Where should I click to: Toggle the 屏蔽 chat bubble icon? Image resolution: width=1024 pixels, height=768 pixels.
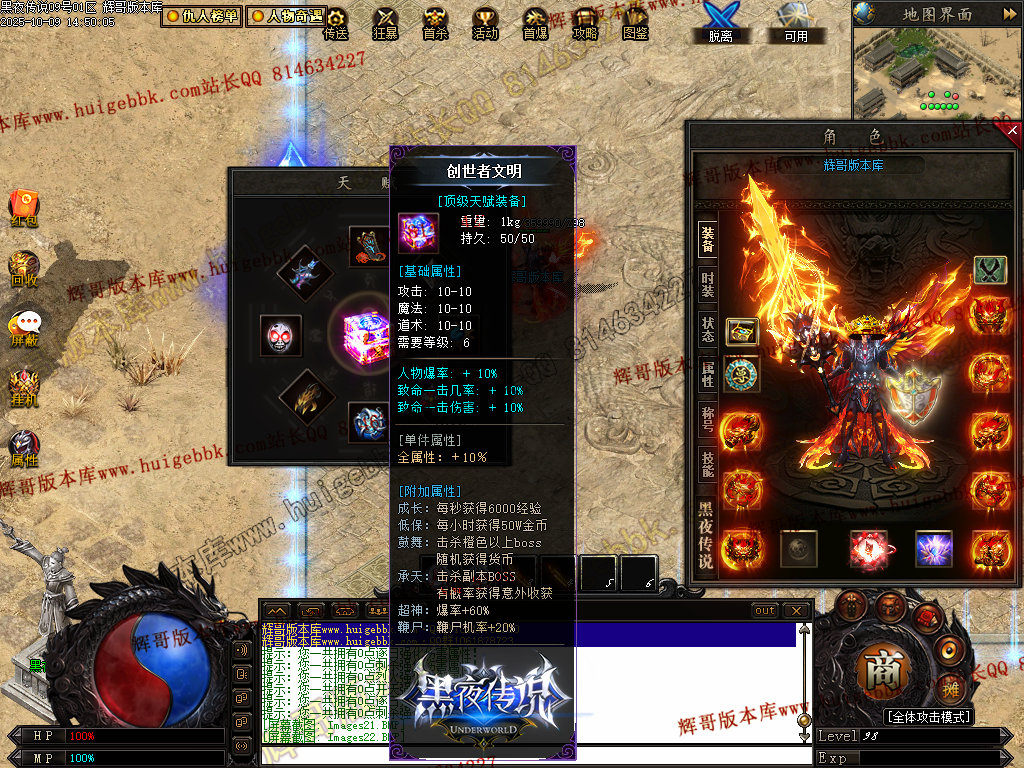[x=24, y=328]
